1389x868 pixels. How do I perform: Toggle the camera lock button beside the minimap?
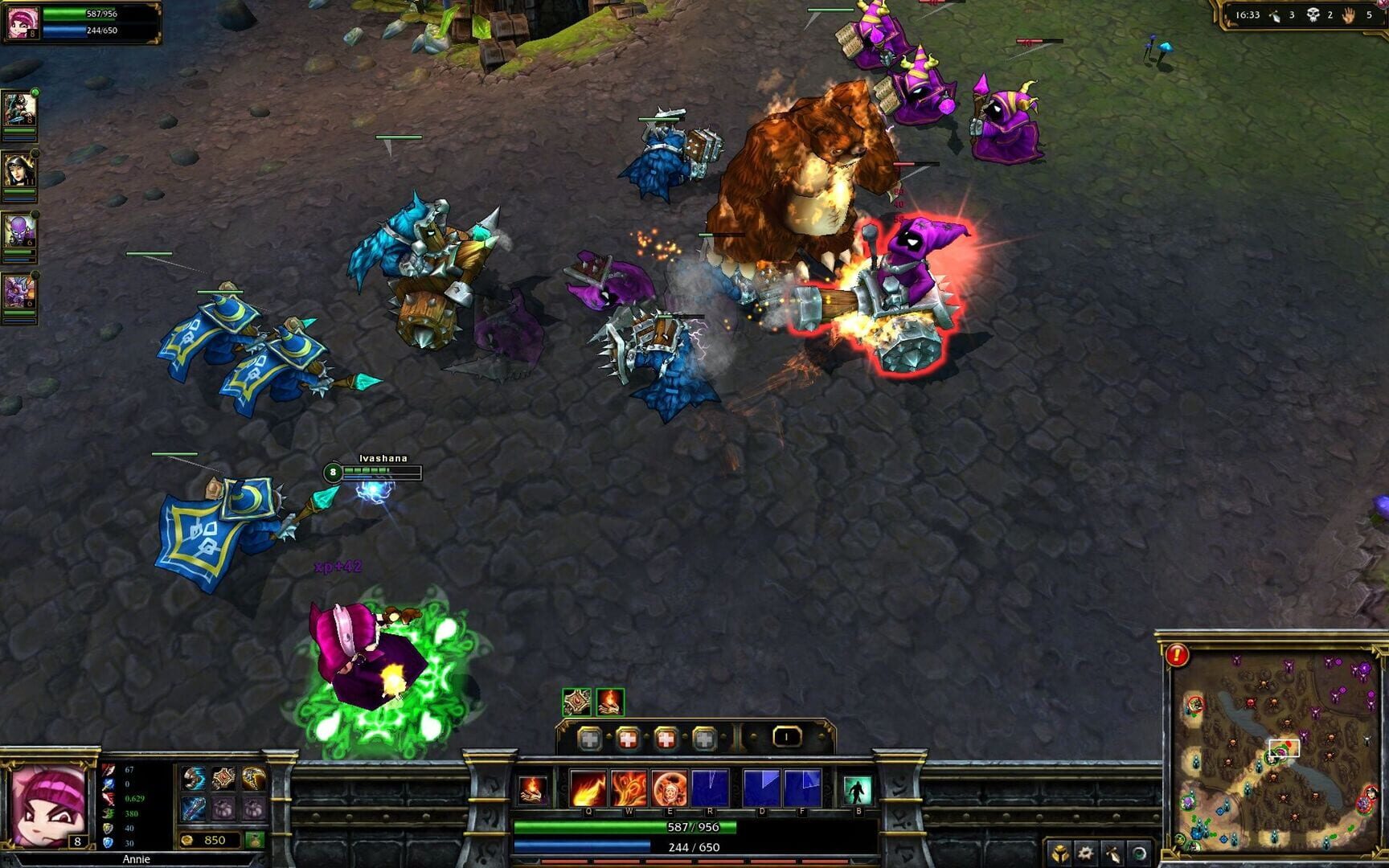tap(1139, 854)
